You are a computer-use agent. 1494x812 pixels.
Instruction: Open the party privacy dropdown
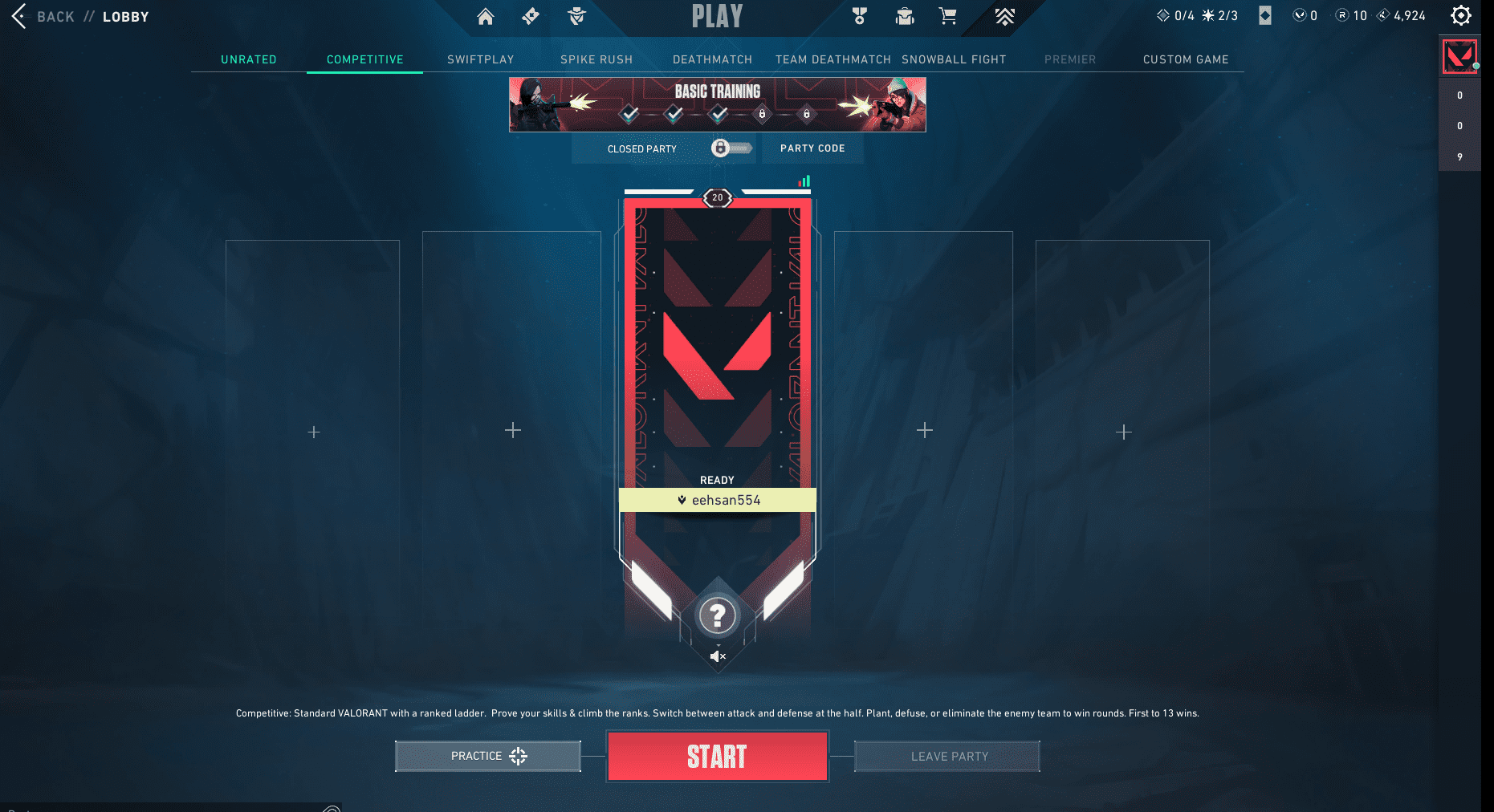[642, 148]
